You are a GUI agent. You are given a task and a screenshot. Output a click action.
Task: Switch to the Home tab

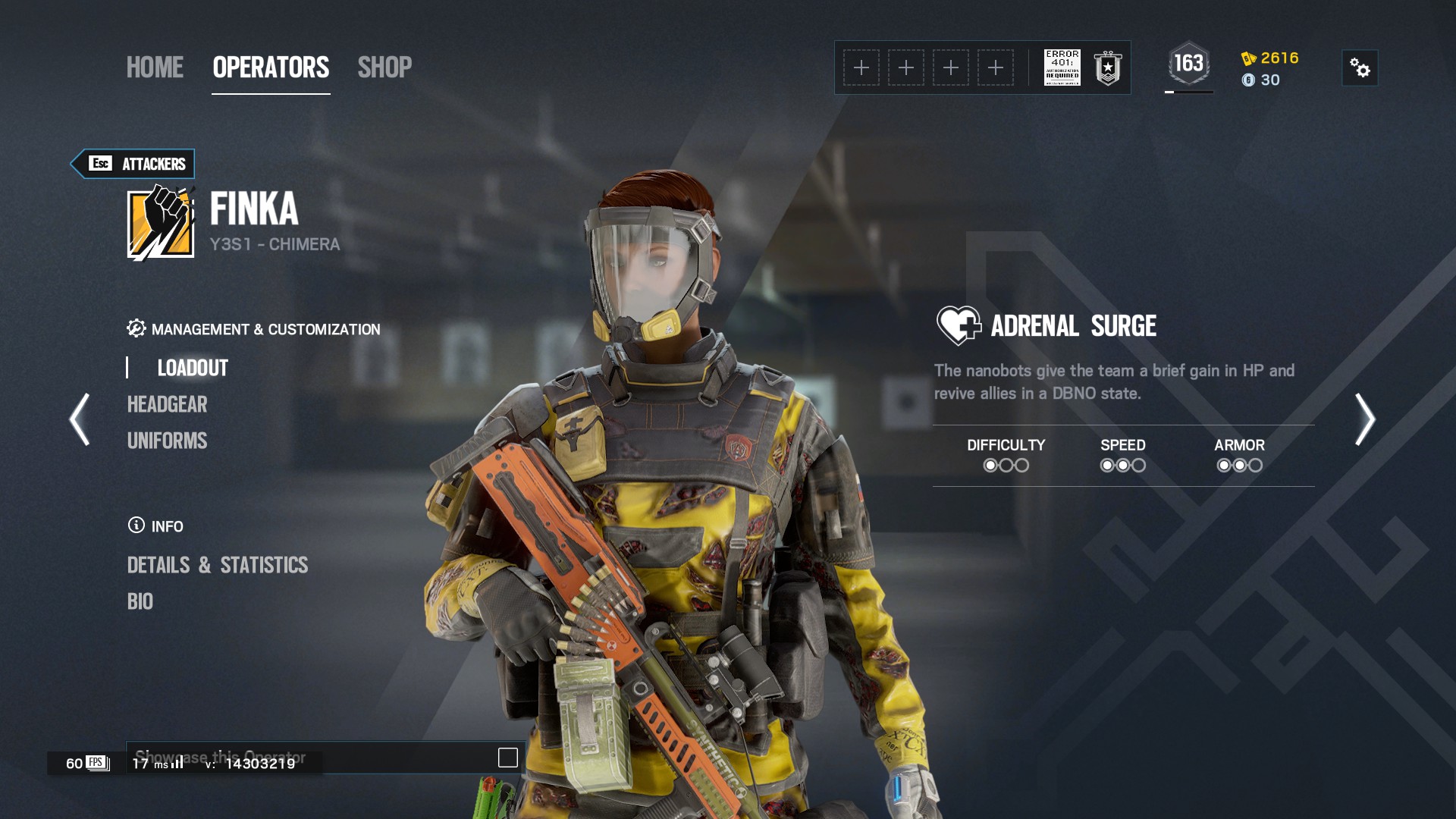pyautogui.click(x=155, y=67)
